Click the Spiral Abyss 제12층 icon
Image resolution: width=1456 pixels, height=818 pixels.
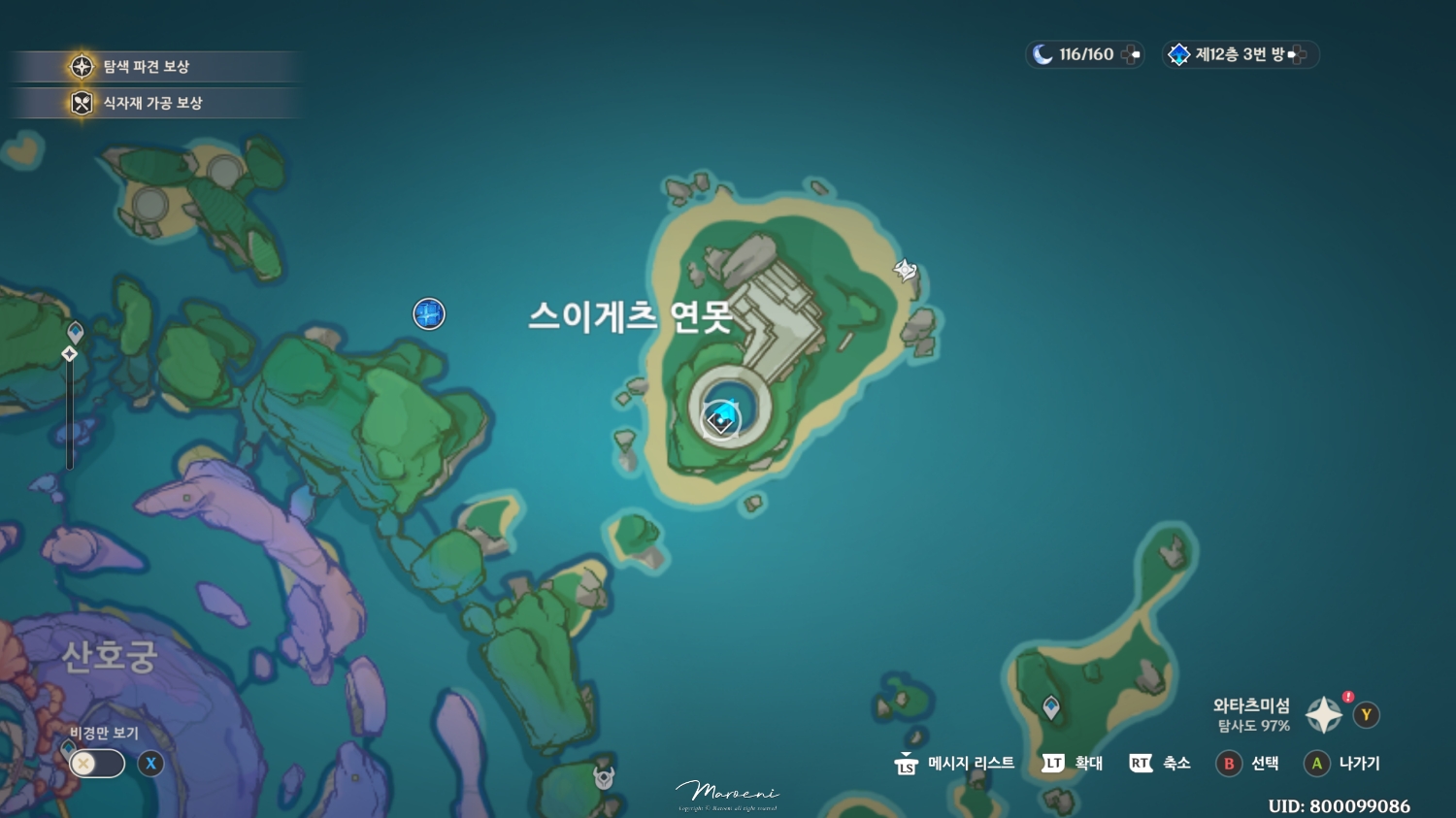tap(1179, 54)
